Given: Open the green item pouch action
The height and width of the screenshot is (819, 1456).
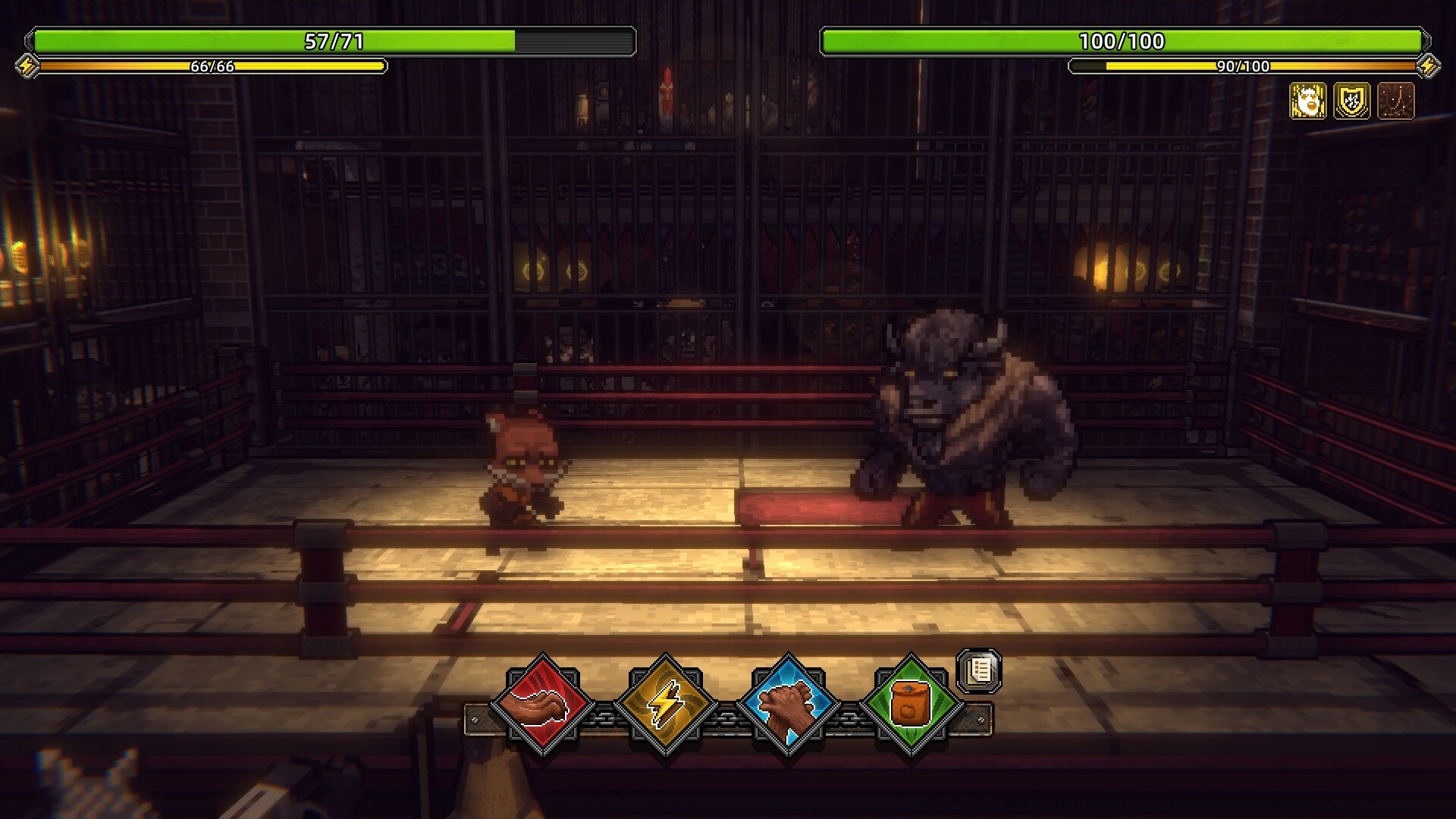Looking at the screenshot, I should coord(911,704).
